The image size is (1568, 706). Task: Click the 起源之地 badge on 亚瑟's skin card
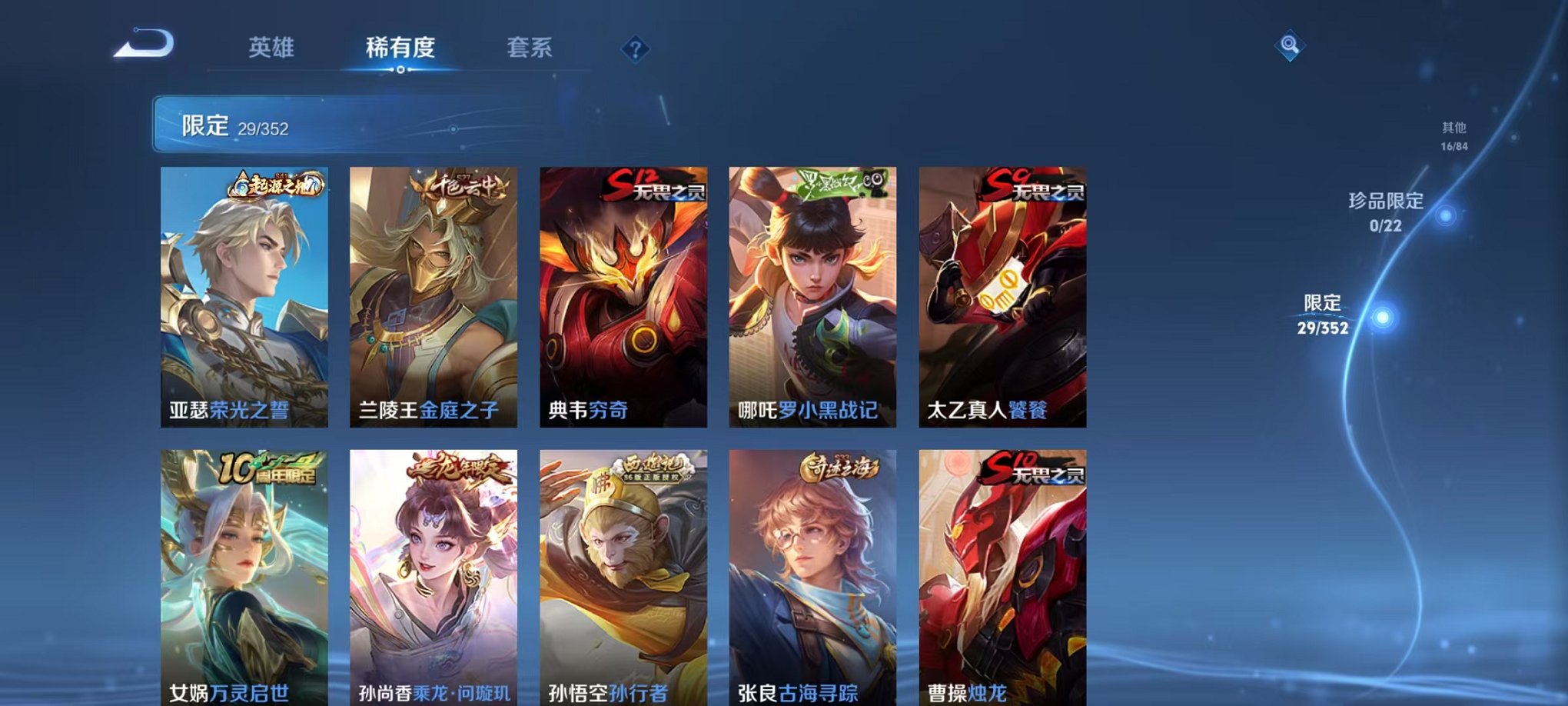pyautogui.click(x=275, y=183)
